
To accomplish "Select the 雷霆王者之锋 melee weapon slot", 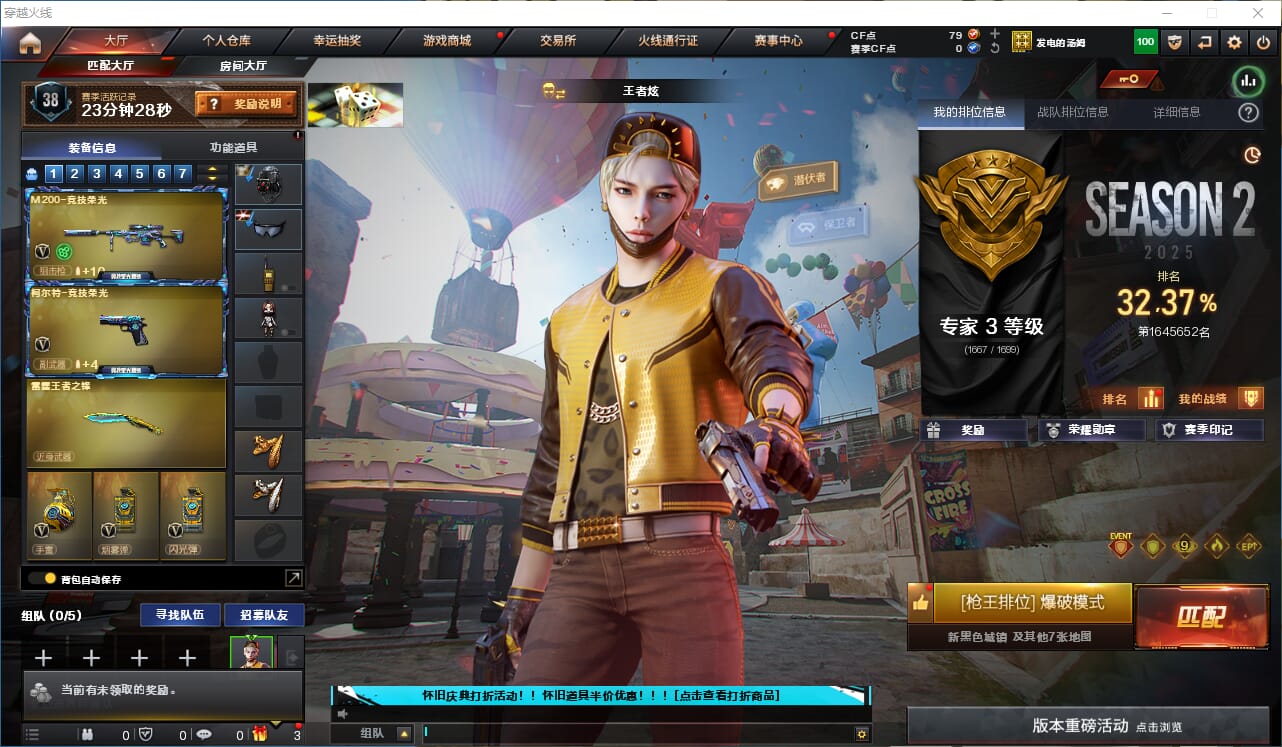I will click(x=126, y=422).
